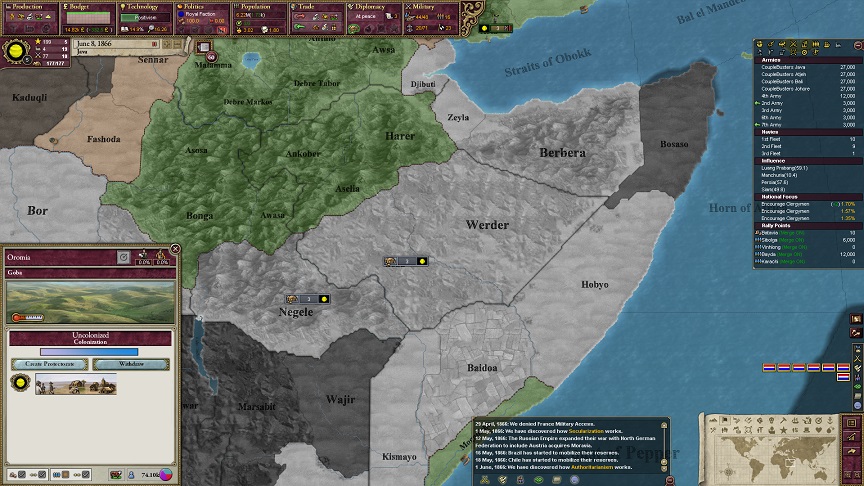Click the Create Protectorate button

[48, 364]
